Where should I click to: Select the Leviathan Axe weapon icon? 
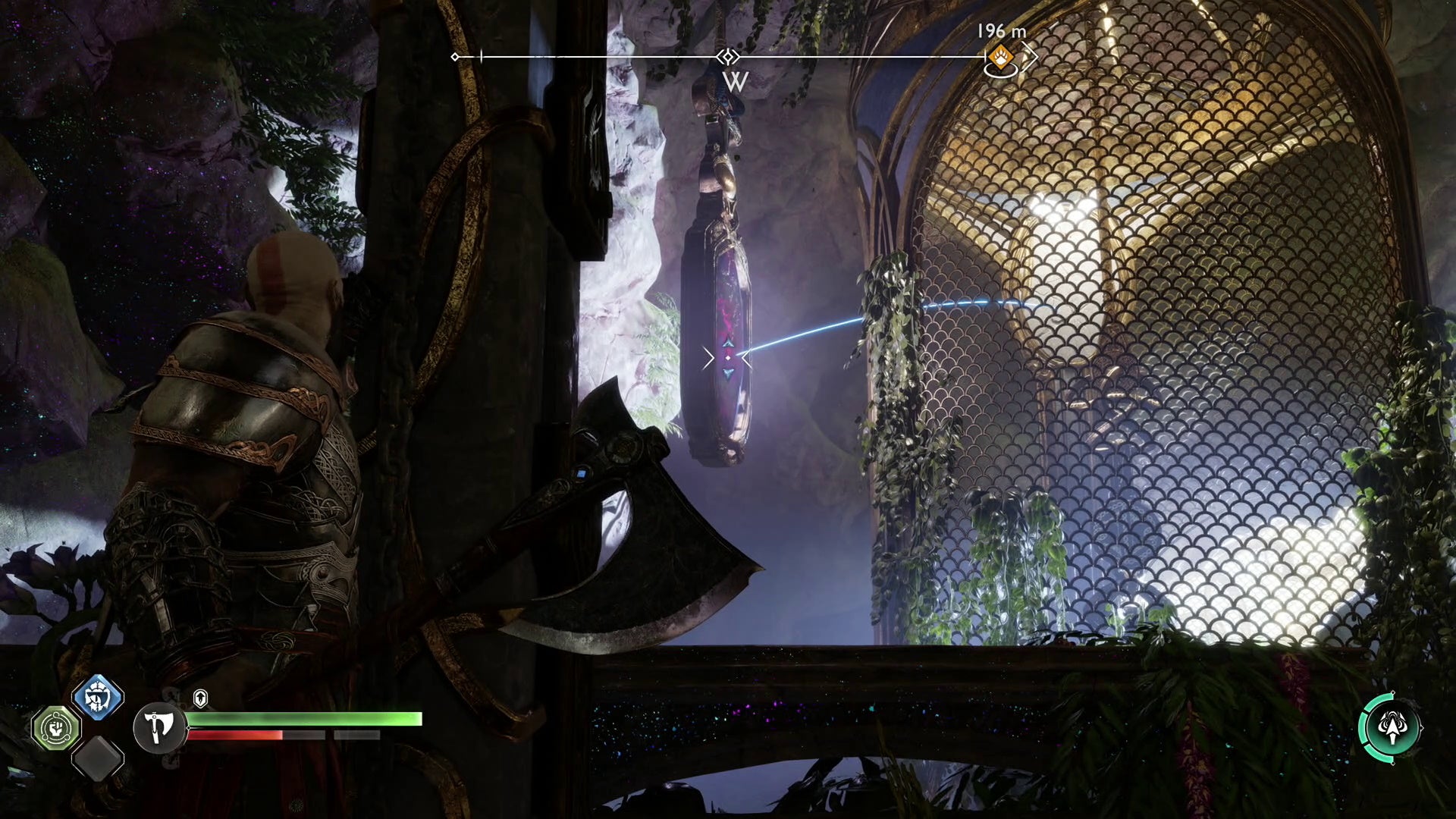point(158,727)
